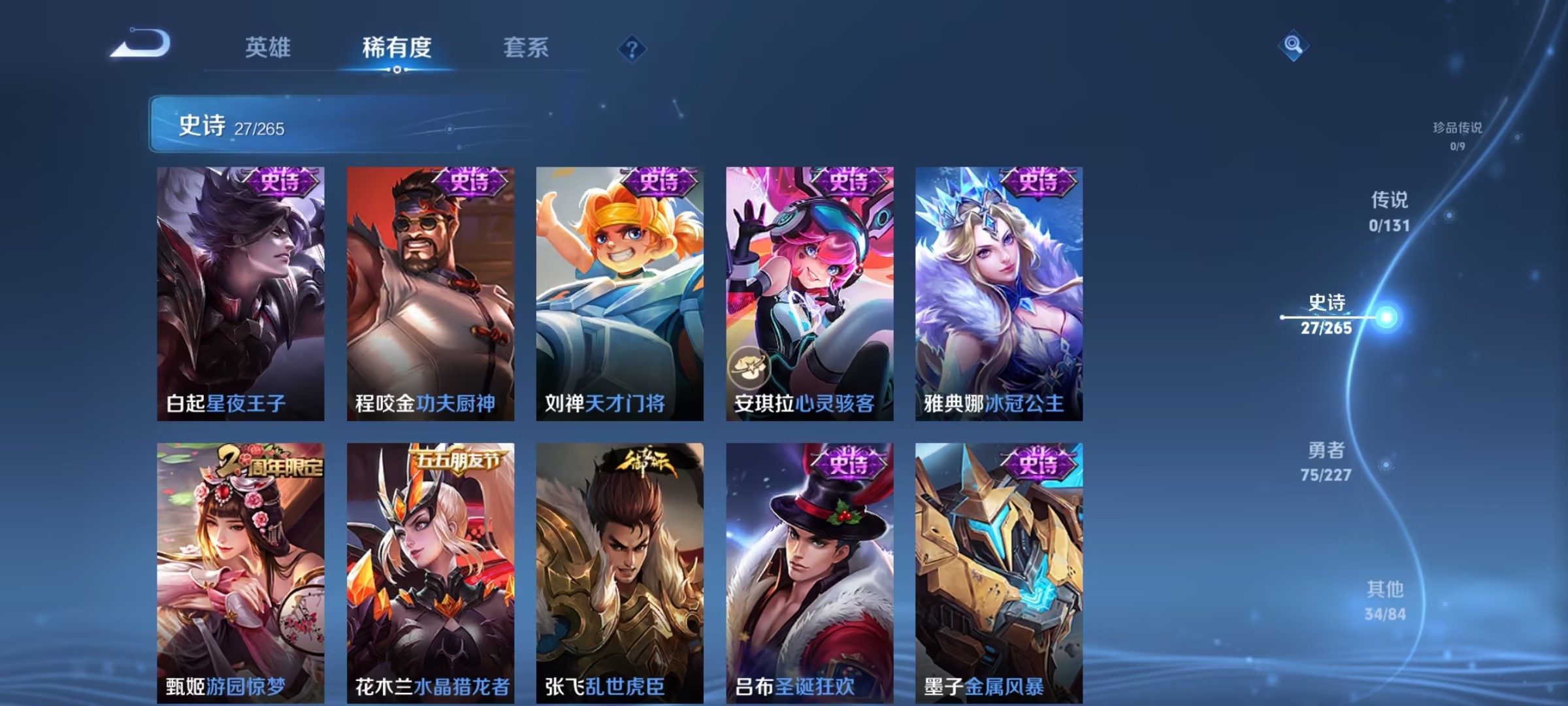The image size is (1568, 706).
Task: Click the star ornament icon on 安琪拉's card
Action: click(750, 368)
